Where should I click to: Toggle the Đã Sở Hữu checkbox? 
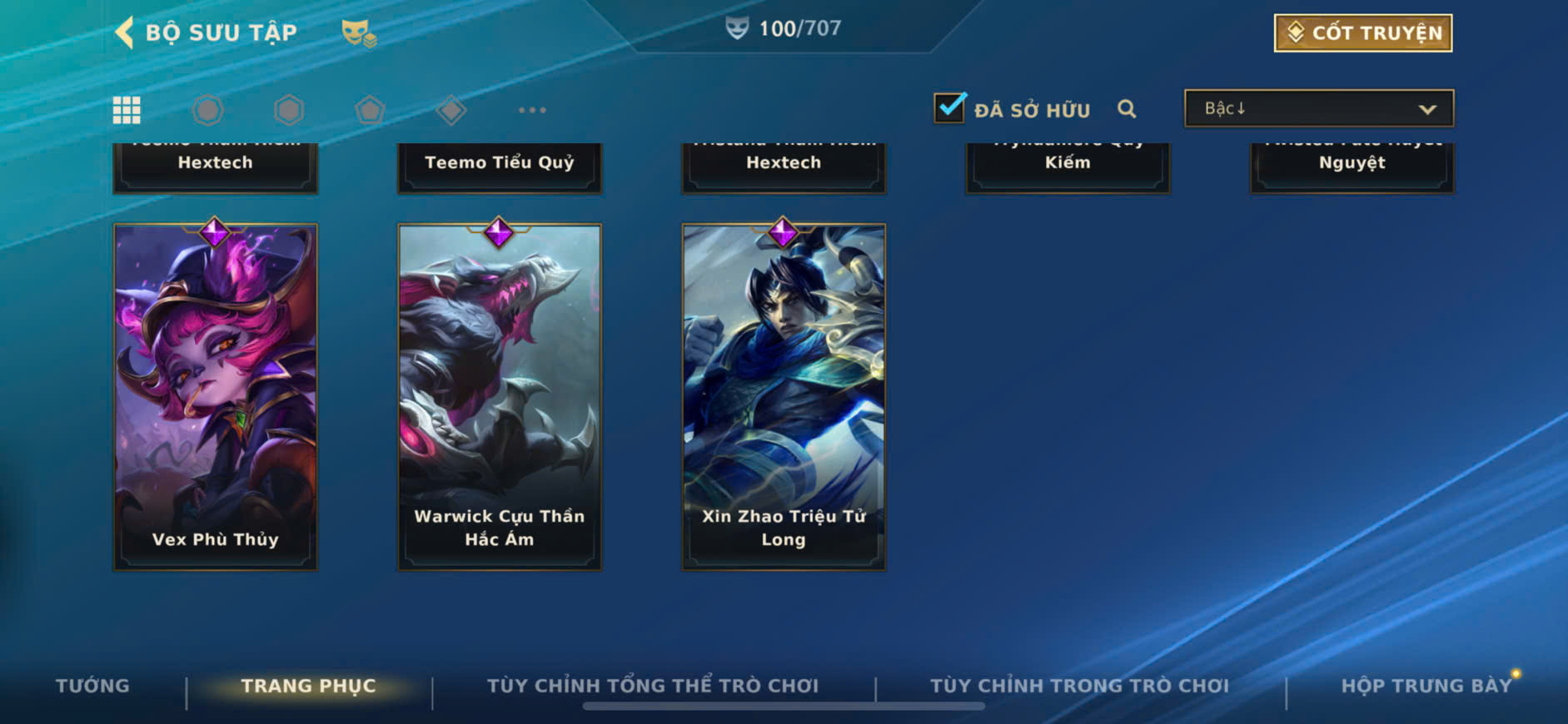pyautogui.click(x=949, y=108)
